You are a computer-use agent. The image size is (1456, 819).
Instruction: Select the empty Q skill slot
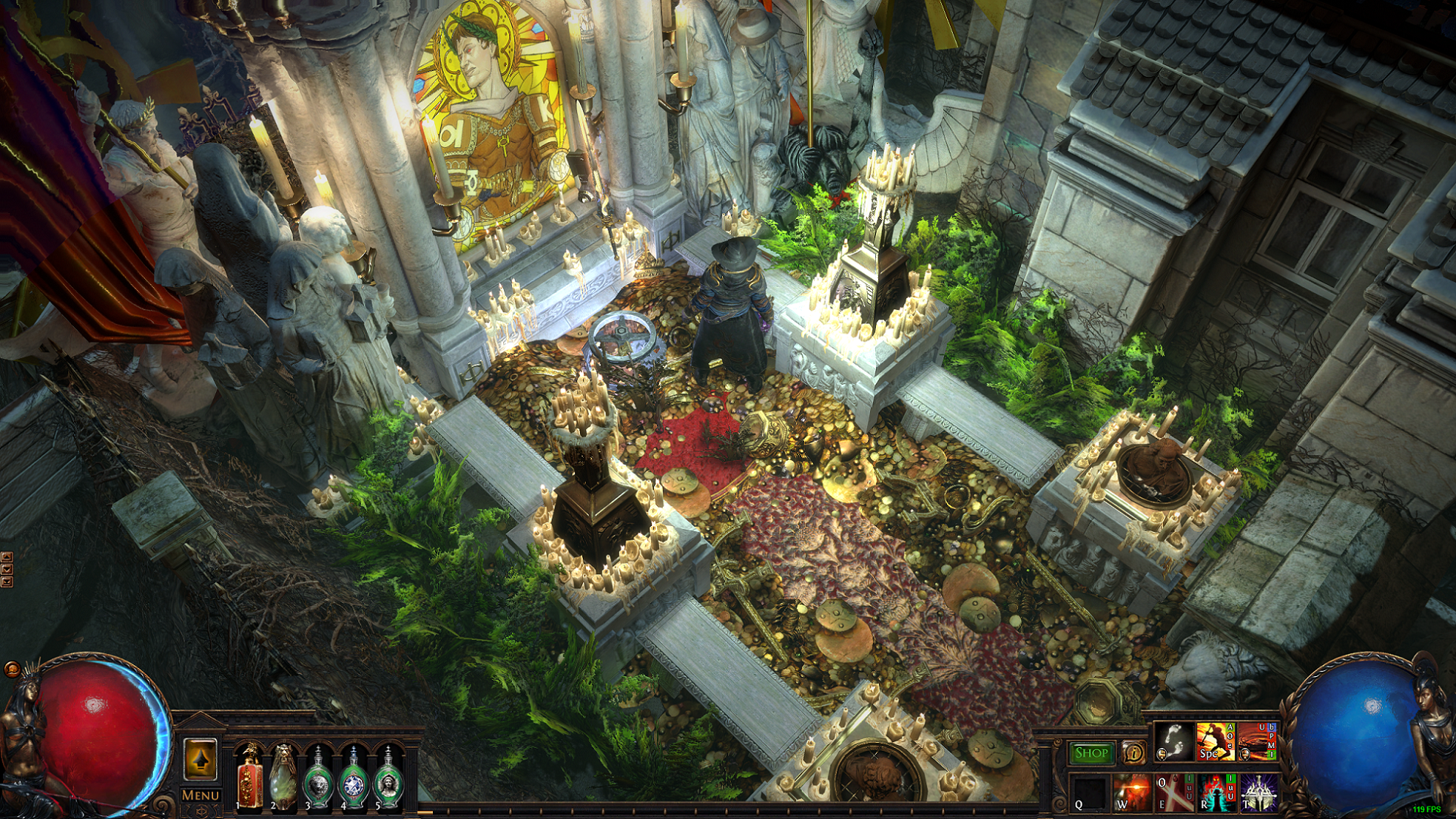pyautogui.click(x=1090, y=793)
